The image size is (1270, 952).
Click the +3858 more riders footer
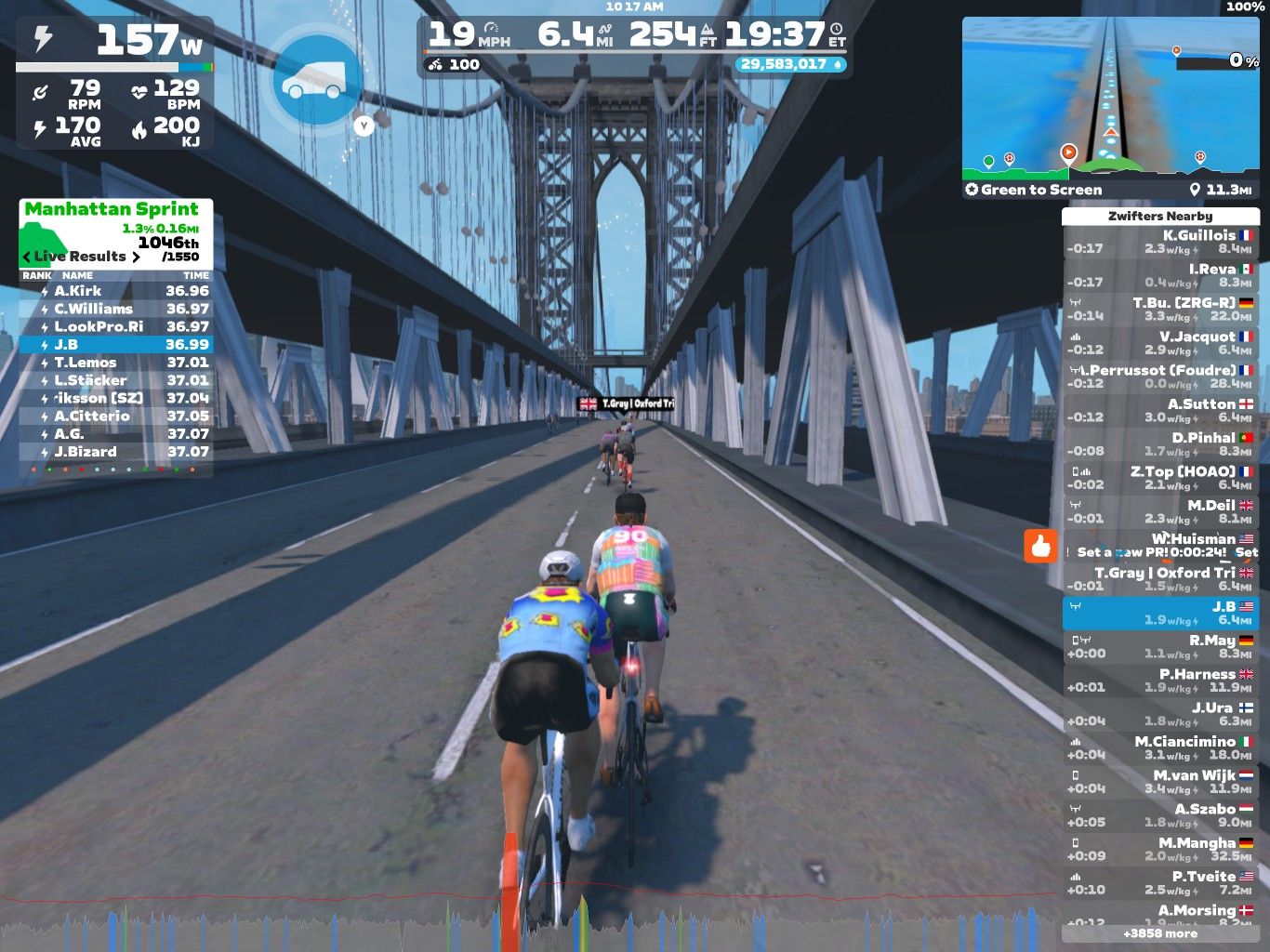point(1160,933)
